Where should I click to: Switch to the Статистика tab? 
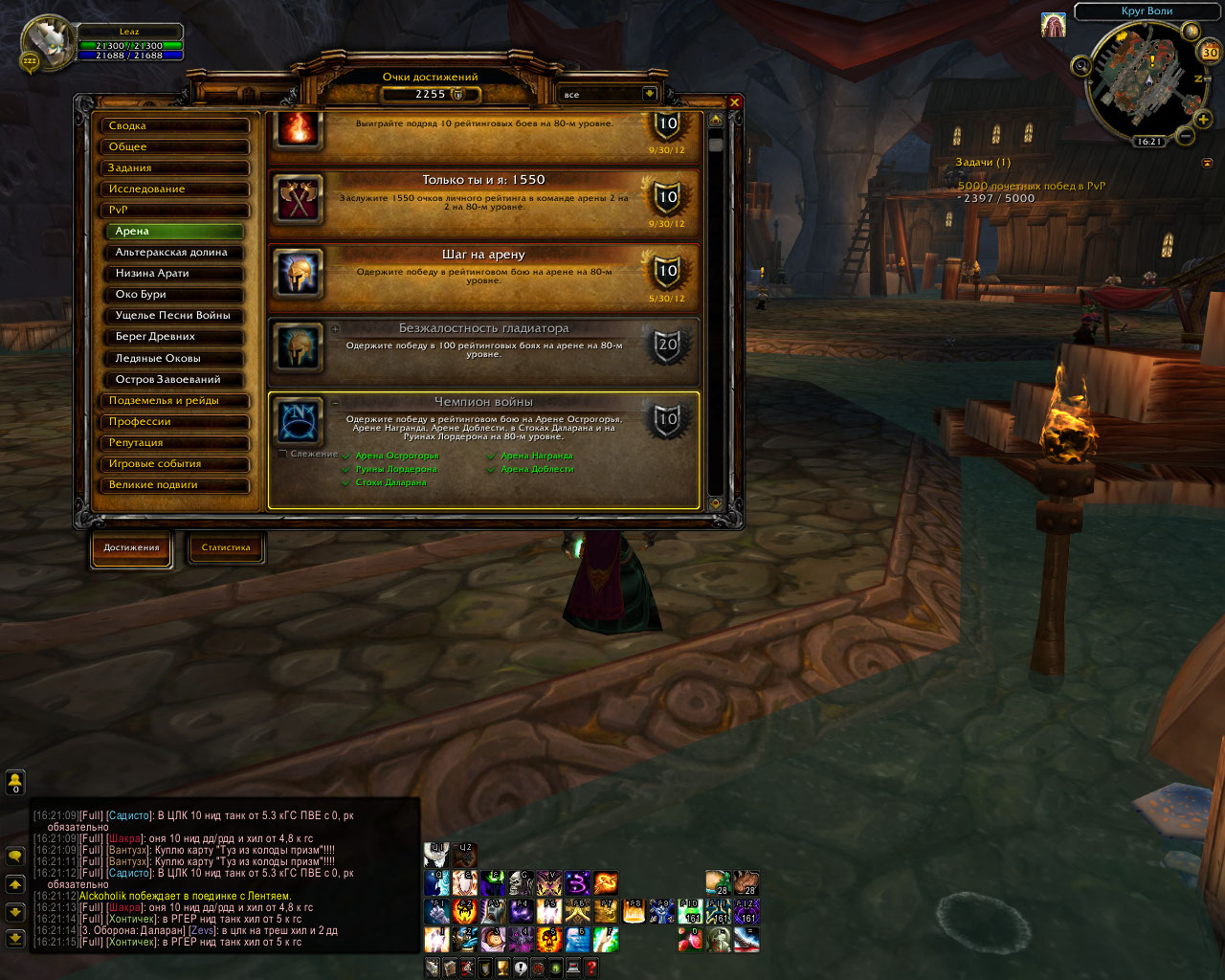226,547
